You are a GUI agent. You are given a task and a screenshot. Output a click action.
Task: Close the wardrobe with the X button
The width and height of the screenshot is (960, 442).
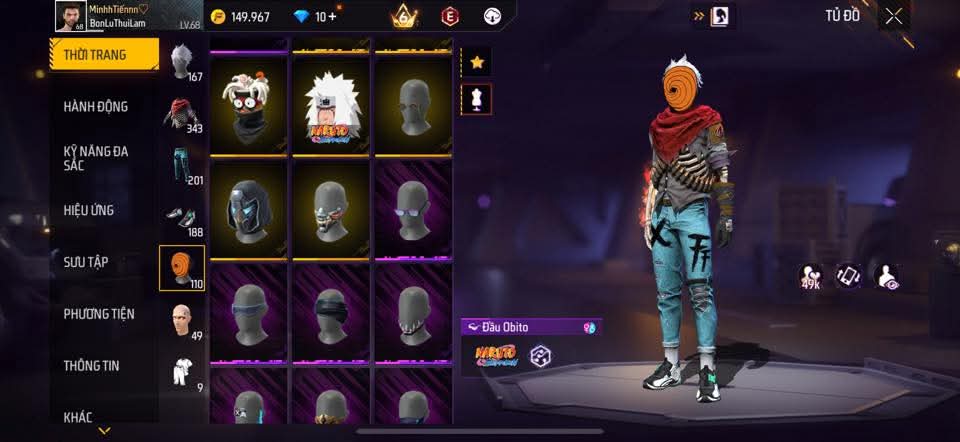point(893,15)
